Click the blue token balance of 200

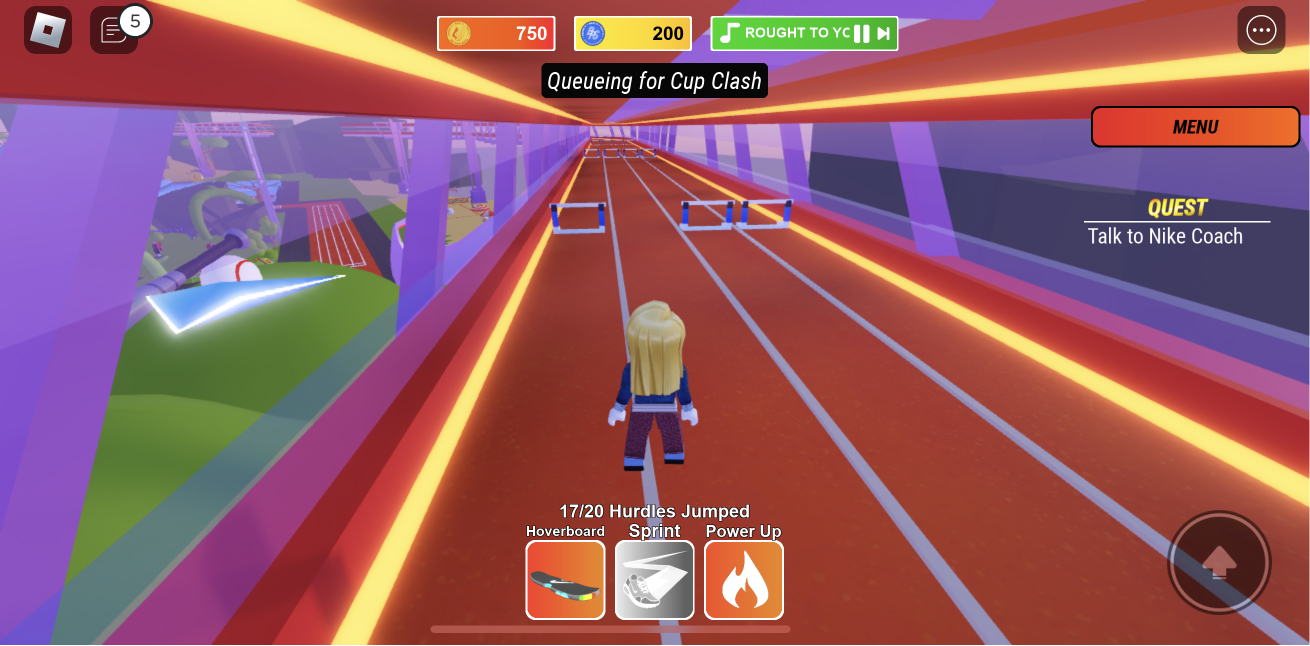(633, 33)
